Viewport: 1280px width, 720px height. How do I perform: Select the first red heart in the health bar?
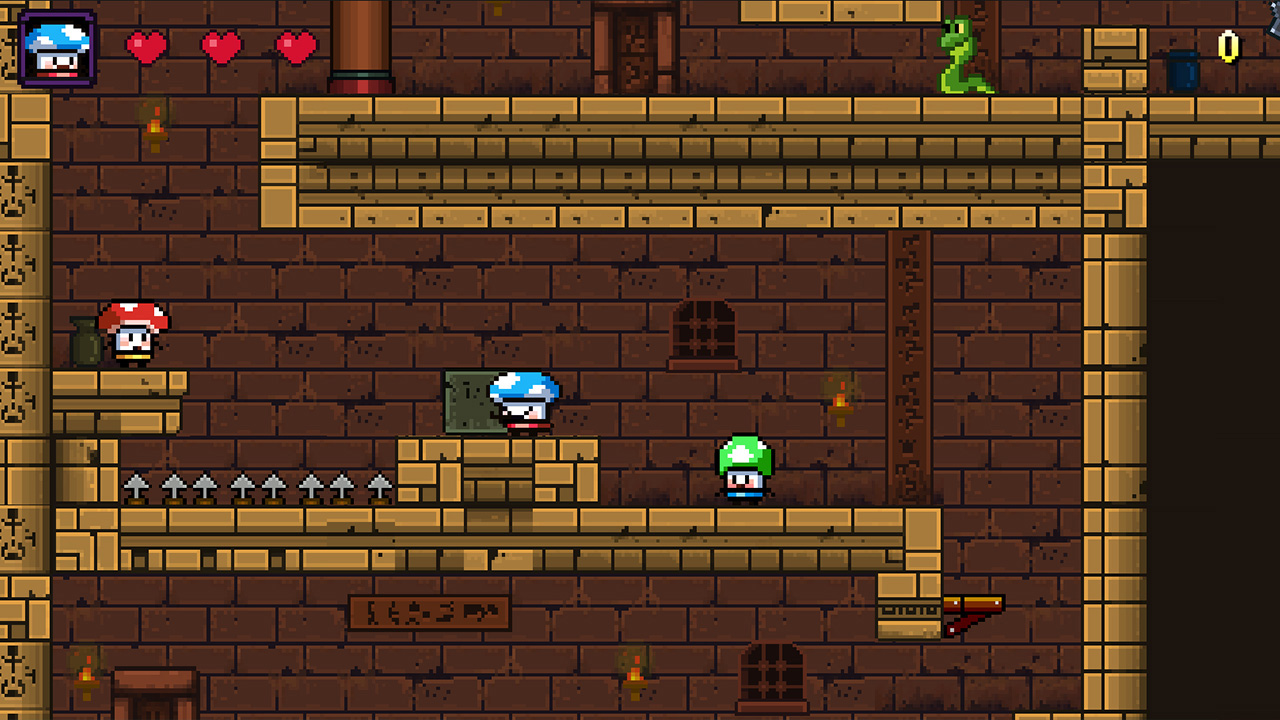tap(147, 46)
